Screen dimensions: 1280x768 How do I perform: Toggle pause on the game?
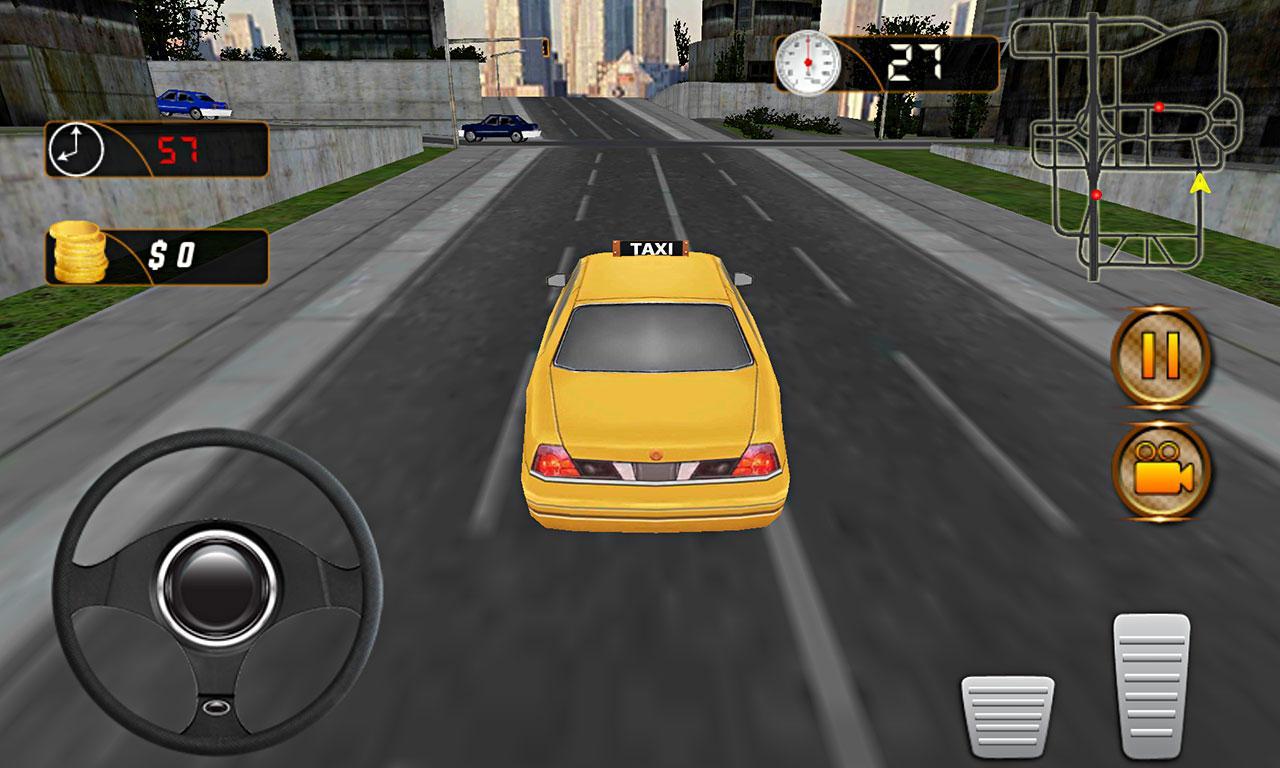1158,357
